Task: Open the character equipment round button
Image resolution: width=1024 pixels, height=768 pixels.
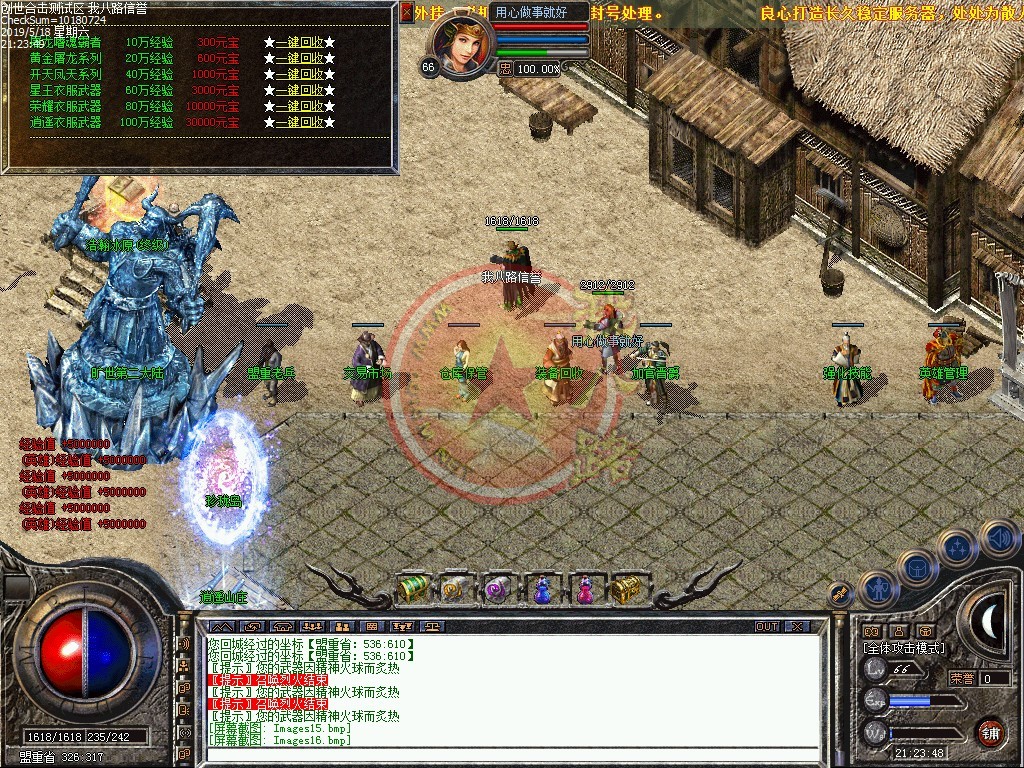Action: [880, 589]
